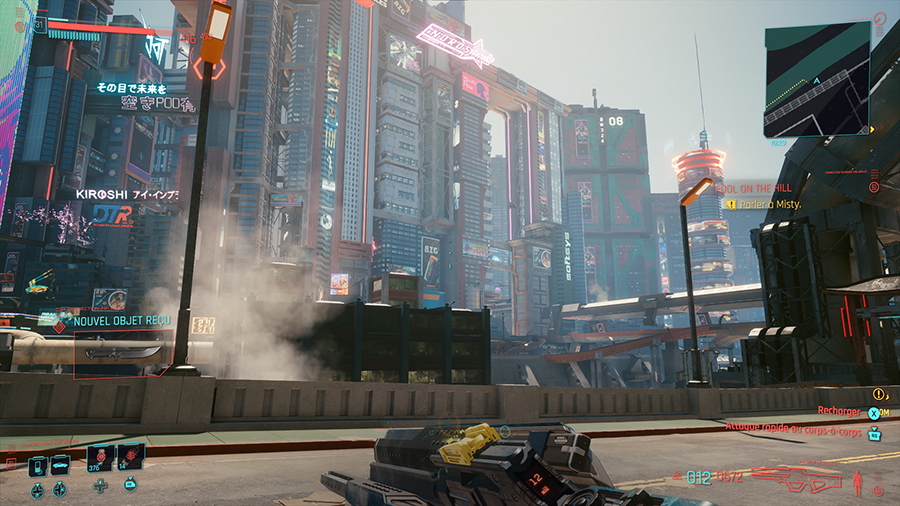Click the received knife item notification

coord(122,352)
